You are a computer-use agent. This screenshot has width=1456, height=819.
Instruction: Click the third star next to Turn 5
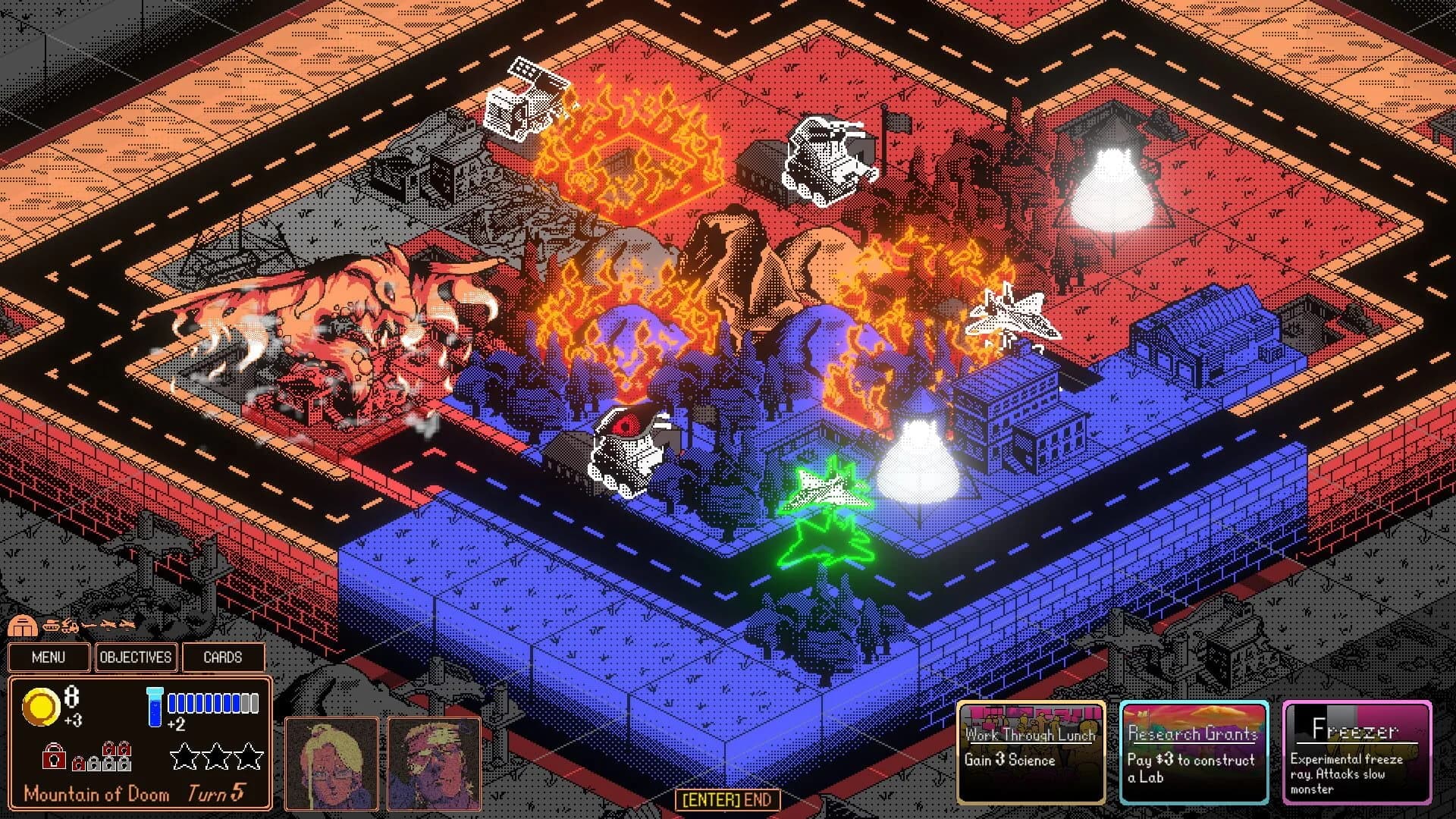click(x=248, y=756)
